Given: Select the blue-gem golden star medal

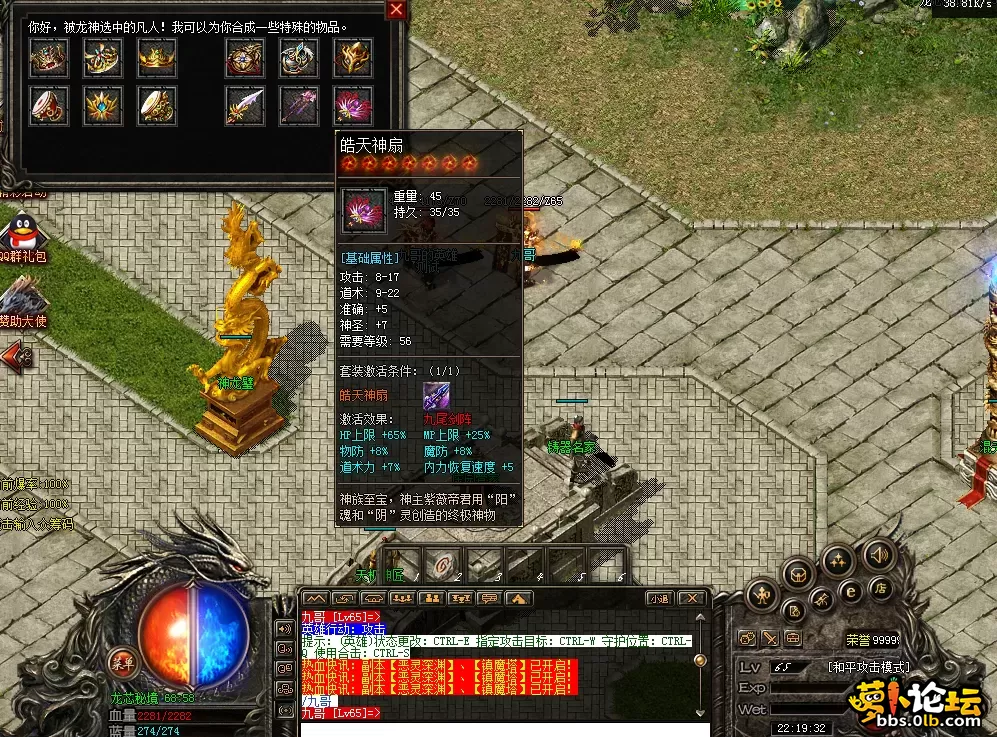Looking at the screenshot, I should 103,104.
